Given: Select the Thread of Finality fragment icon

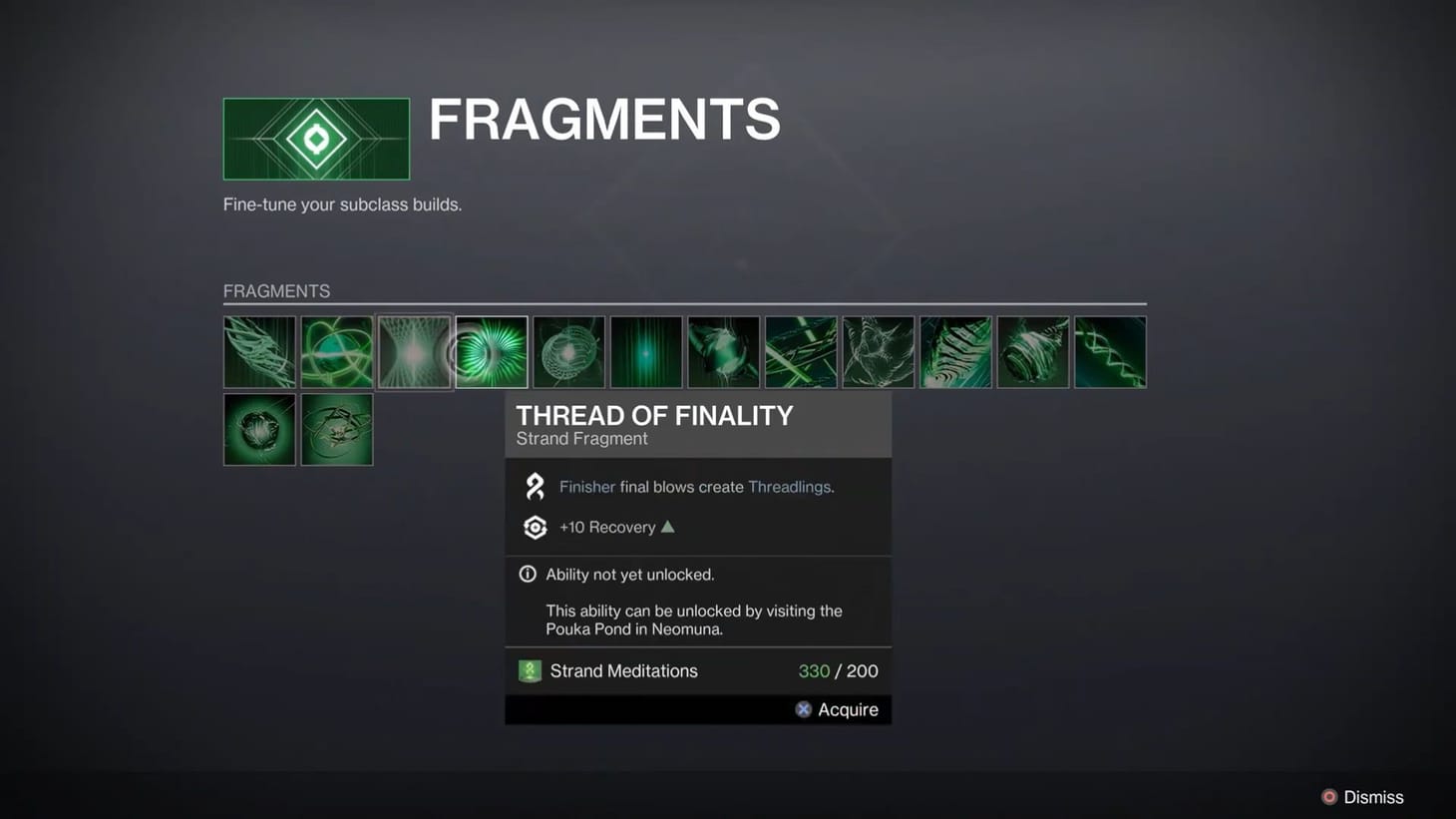Looking at the screenshot, I should point(491,351).
